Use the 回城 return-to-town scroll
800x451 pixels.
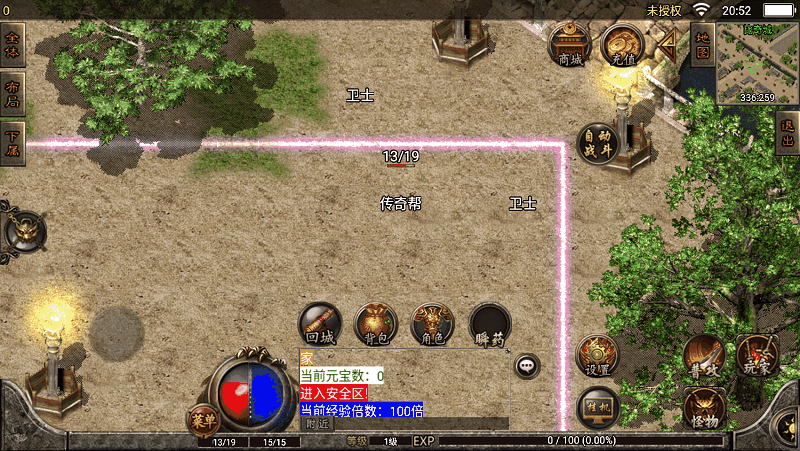pyautogui.click(x=320, y=324)
